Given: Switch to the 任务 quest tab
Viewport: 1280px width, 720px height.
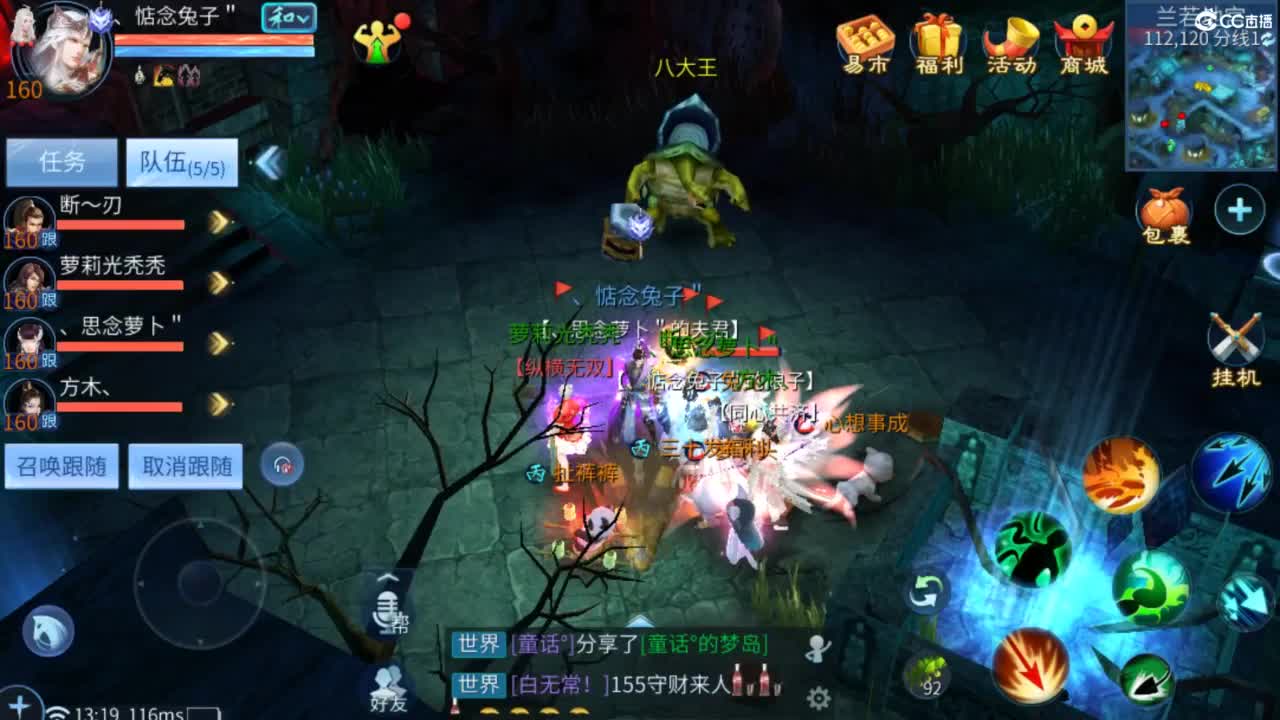Looking at the screenshot, I should pyautogui.click(x=60, y=160).
